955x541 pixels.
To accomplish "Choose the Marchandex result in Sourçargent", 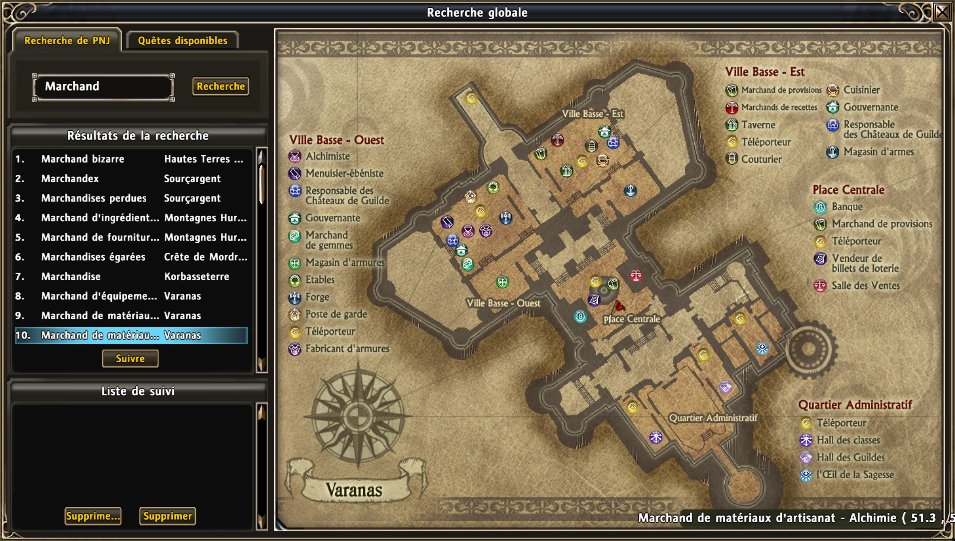I will (130, 178).
